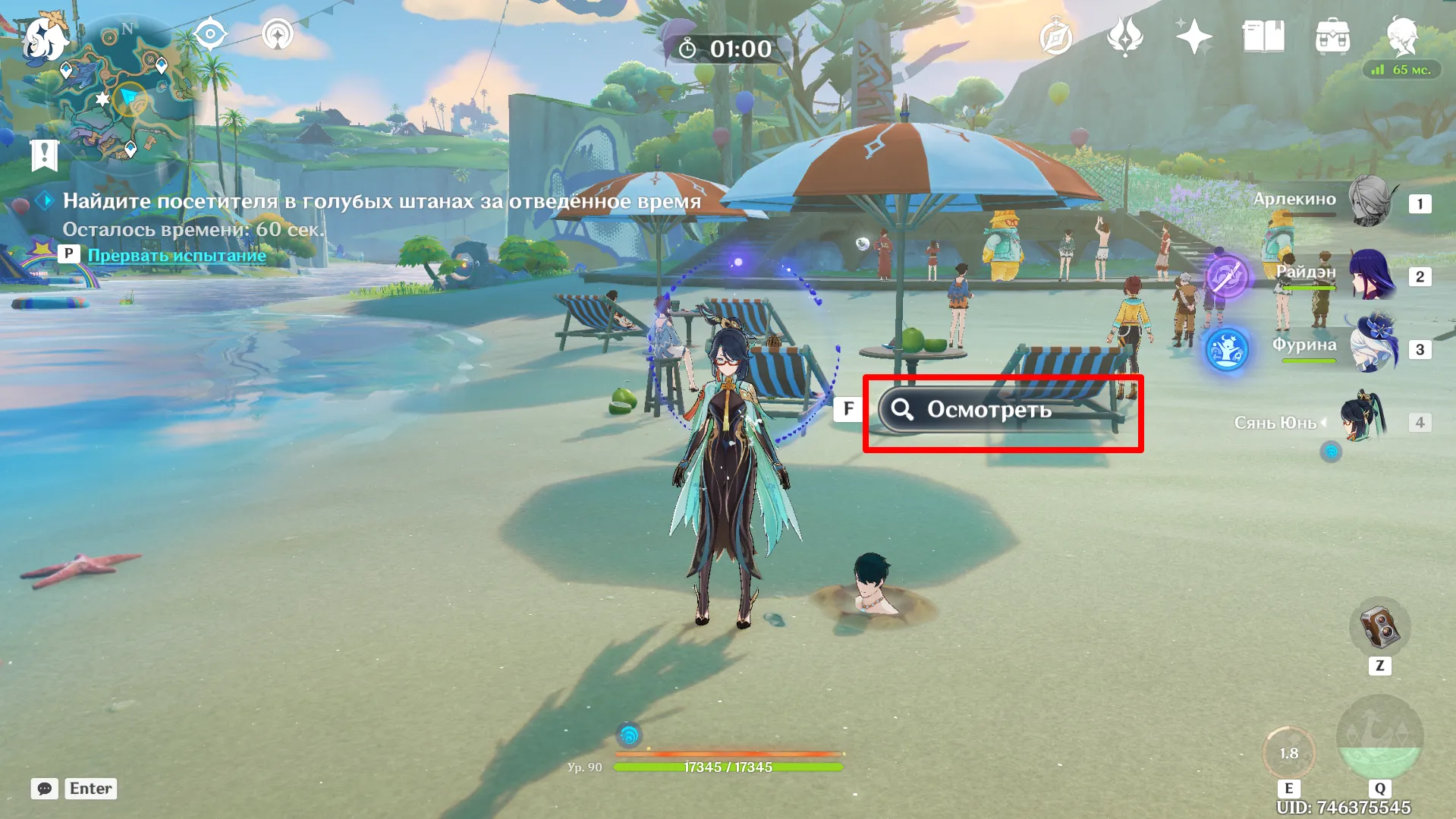Use the elemental skill button
This screenshot has height=819, width=1456.
click(x=1288, y=753)
